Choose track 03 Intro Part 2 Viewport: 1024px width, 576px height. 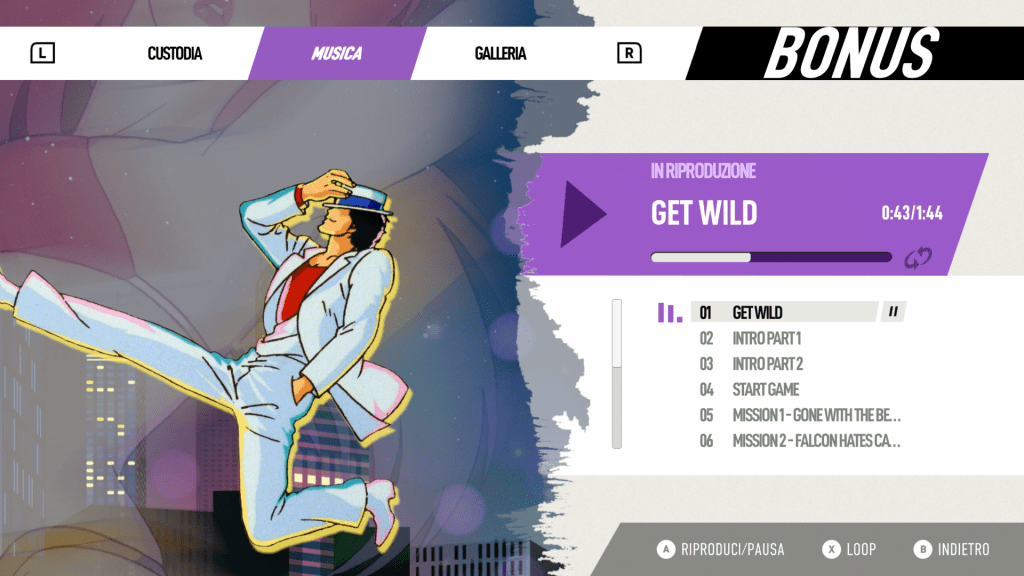767,364
